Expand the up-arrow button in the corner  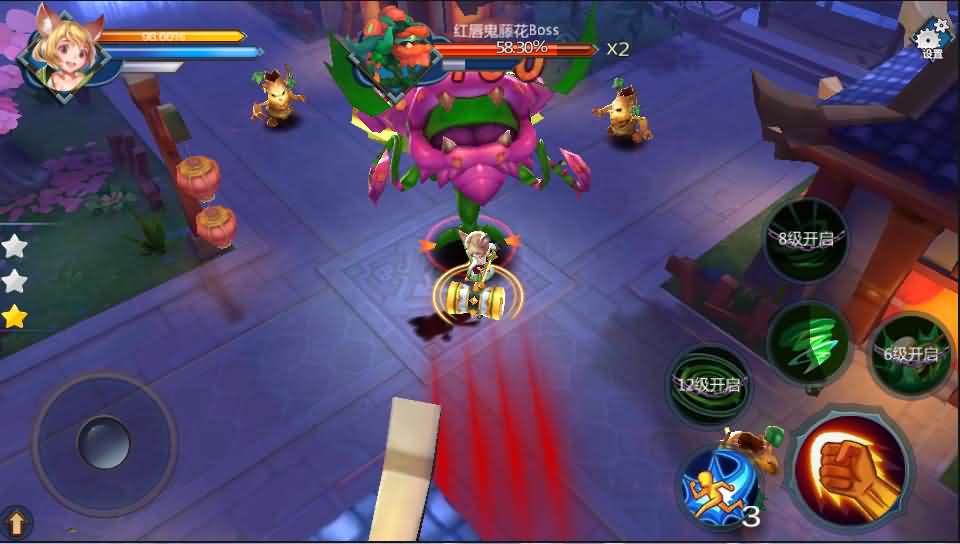point(17,522)
